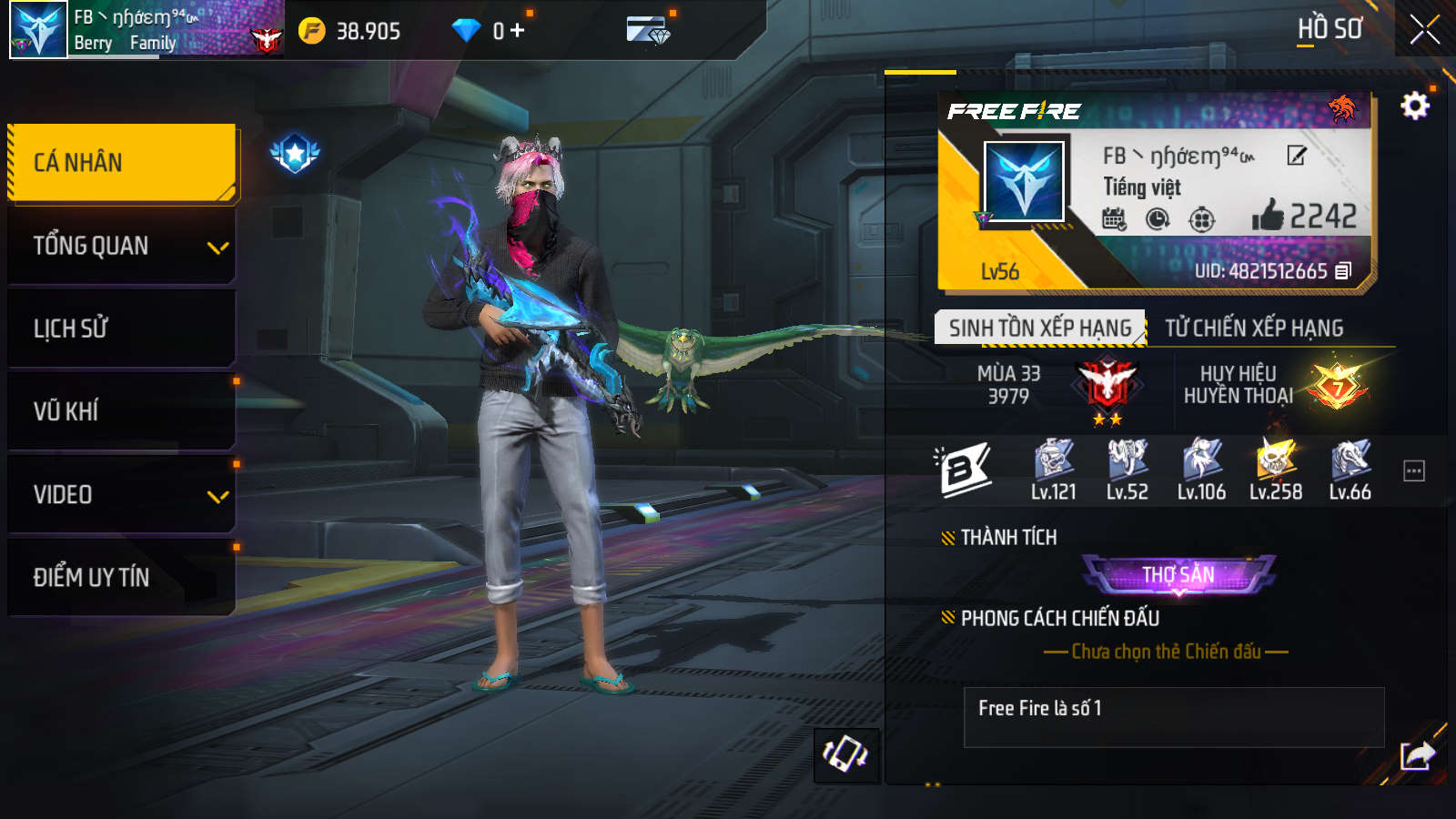Screen dimensions: 1456x819
Task: Select the THỢ SĂN achievement badge
Action: coord(1178,575)
